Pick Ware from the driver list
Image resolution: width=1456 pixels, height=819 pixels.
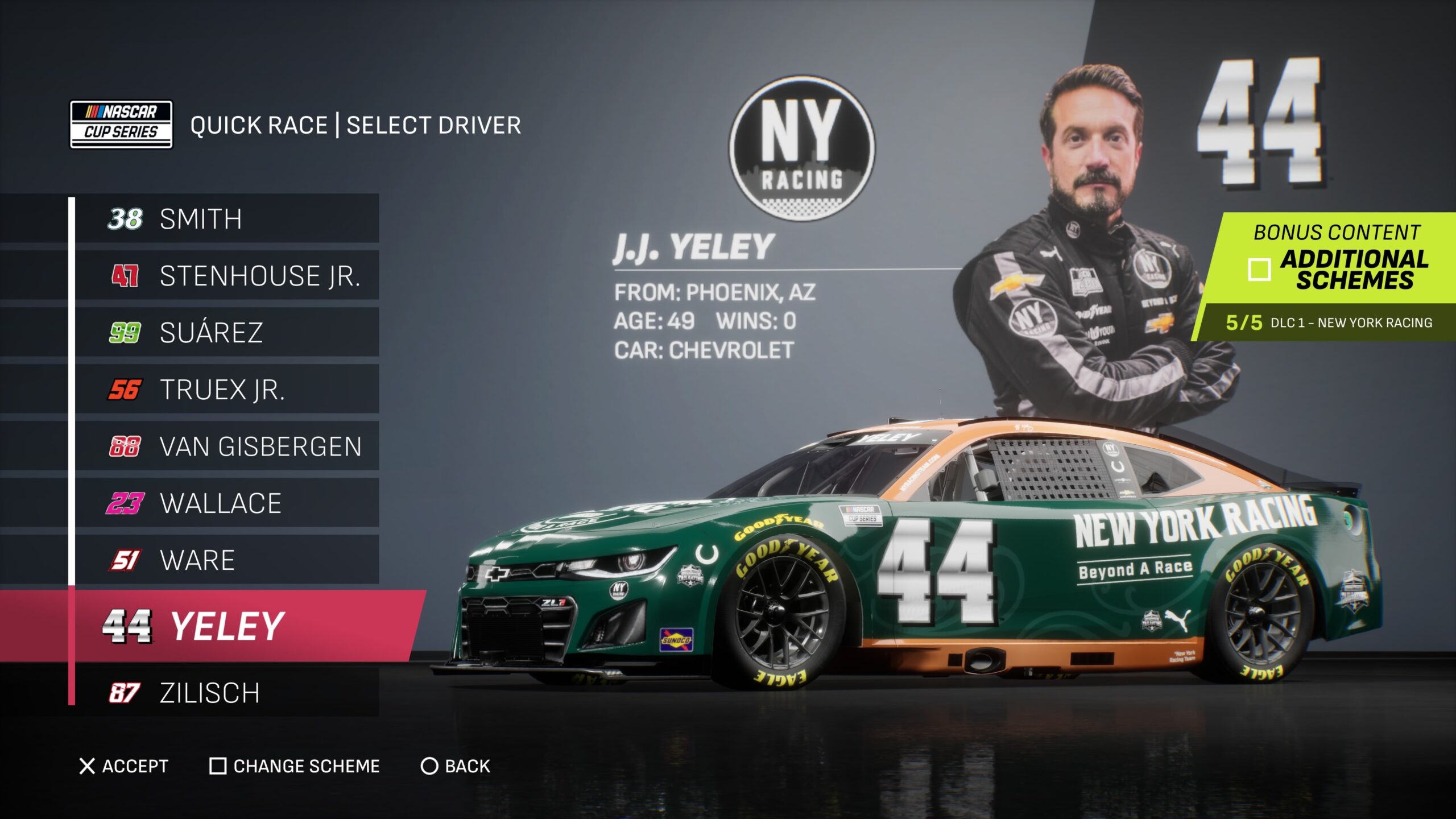coord(226,560)
